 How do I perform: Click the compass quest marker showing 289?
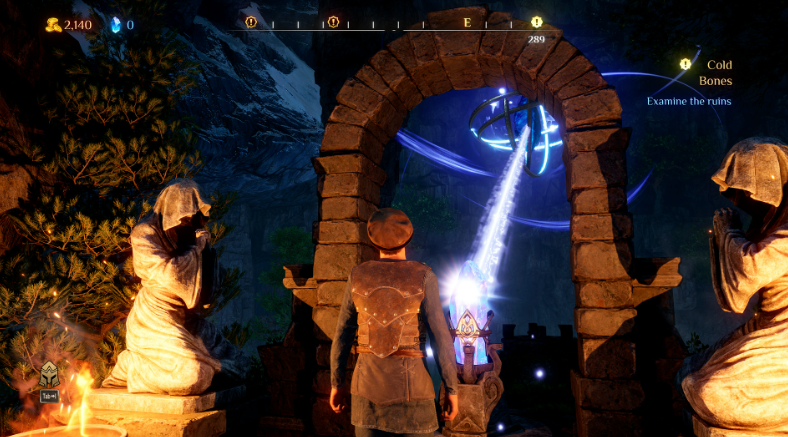pyautogui.click(x=537, y=22)
